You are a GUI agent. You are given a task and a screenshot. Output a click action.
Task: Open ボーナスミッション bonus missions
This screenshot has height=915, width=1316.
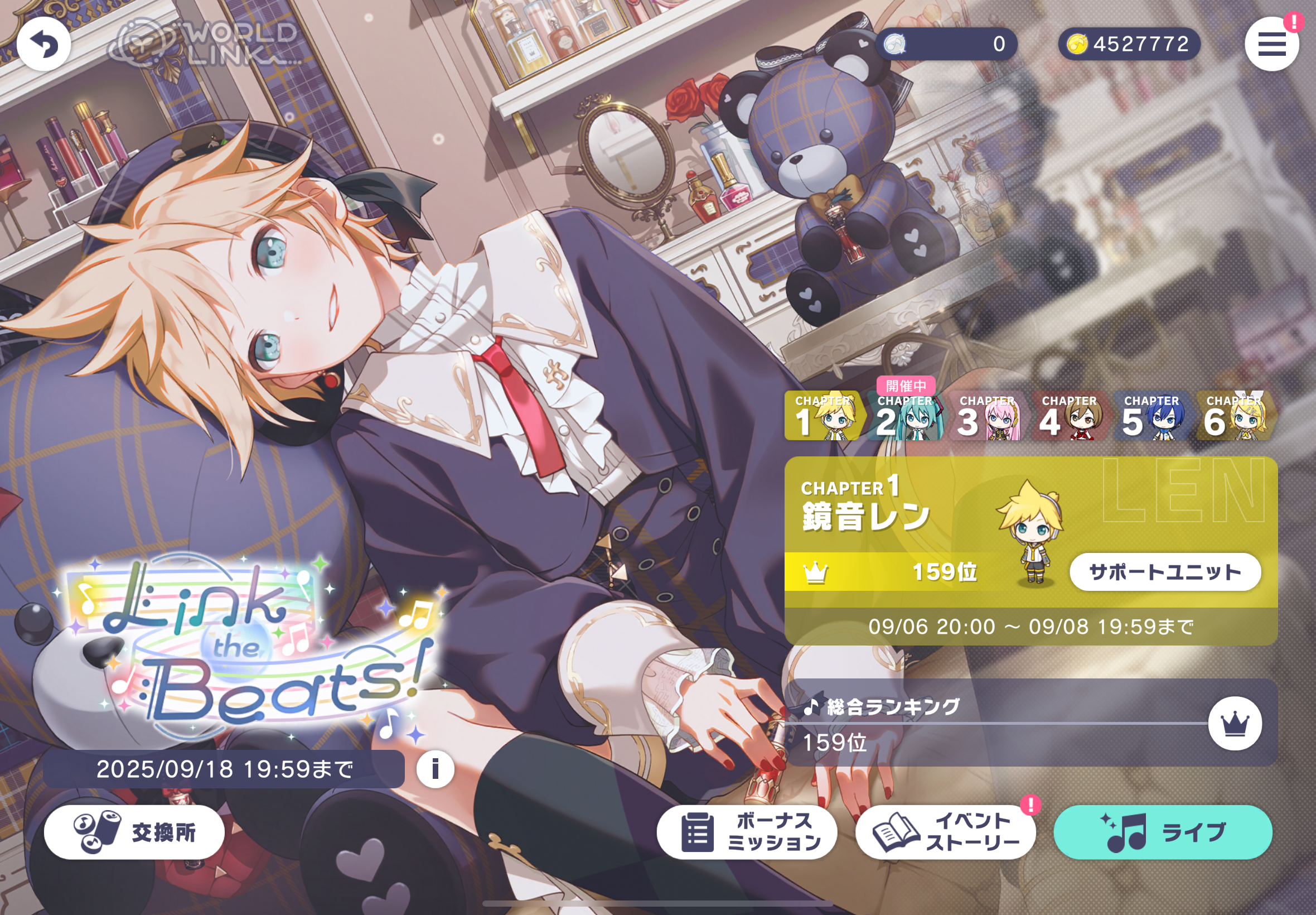747,832
